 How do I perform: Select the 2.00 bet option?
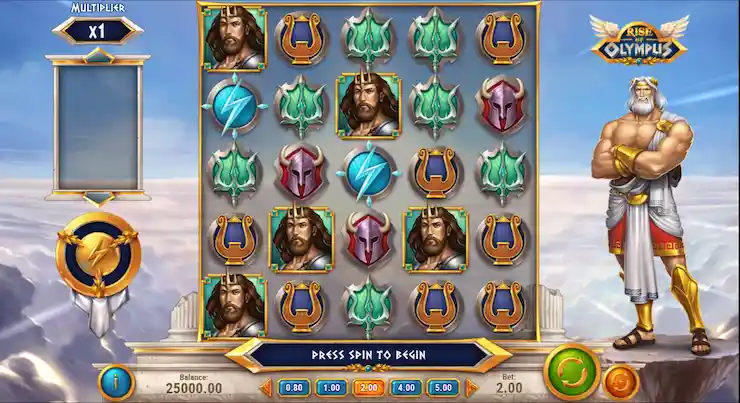(367, 387)
